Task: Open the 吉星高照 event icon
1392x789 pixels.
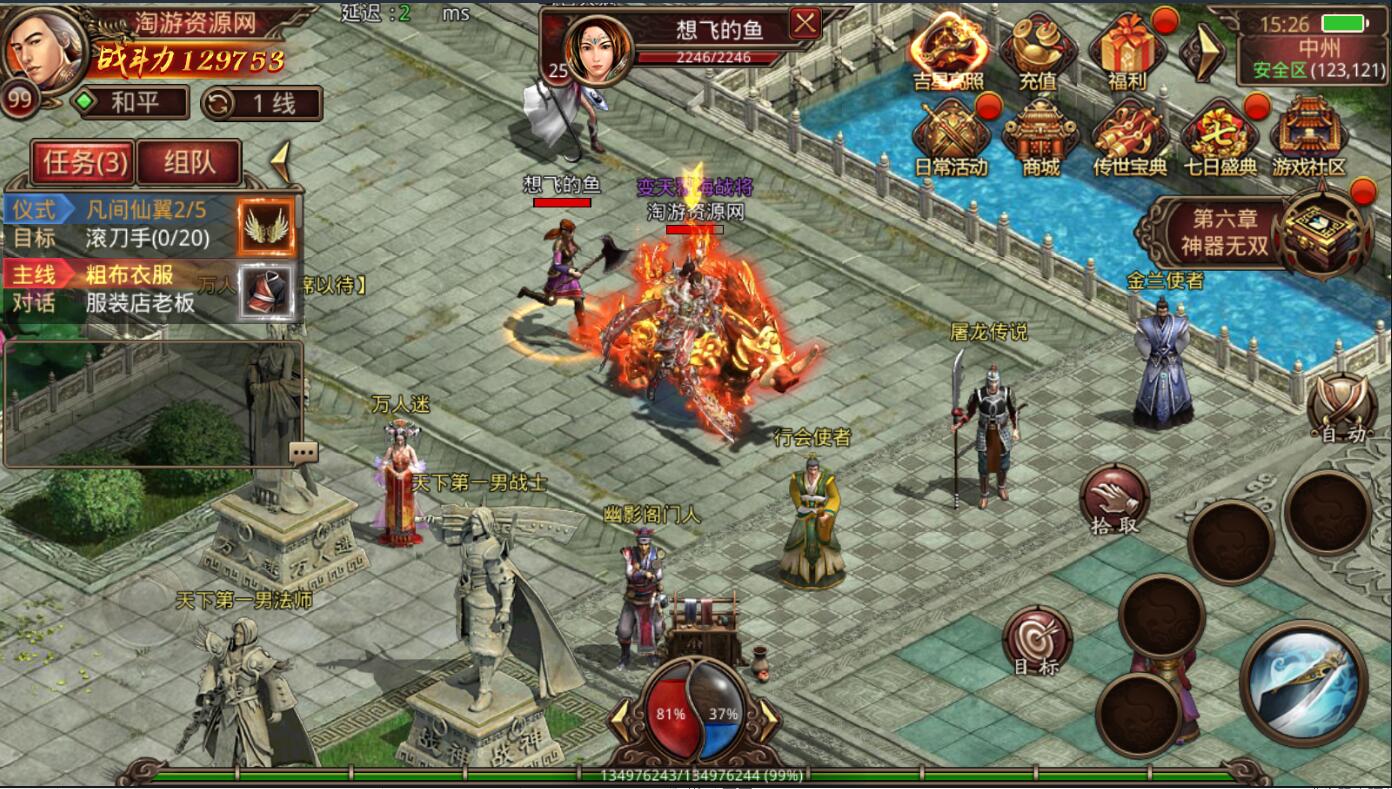Action: [x=949, y=49]
